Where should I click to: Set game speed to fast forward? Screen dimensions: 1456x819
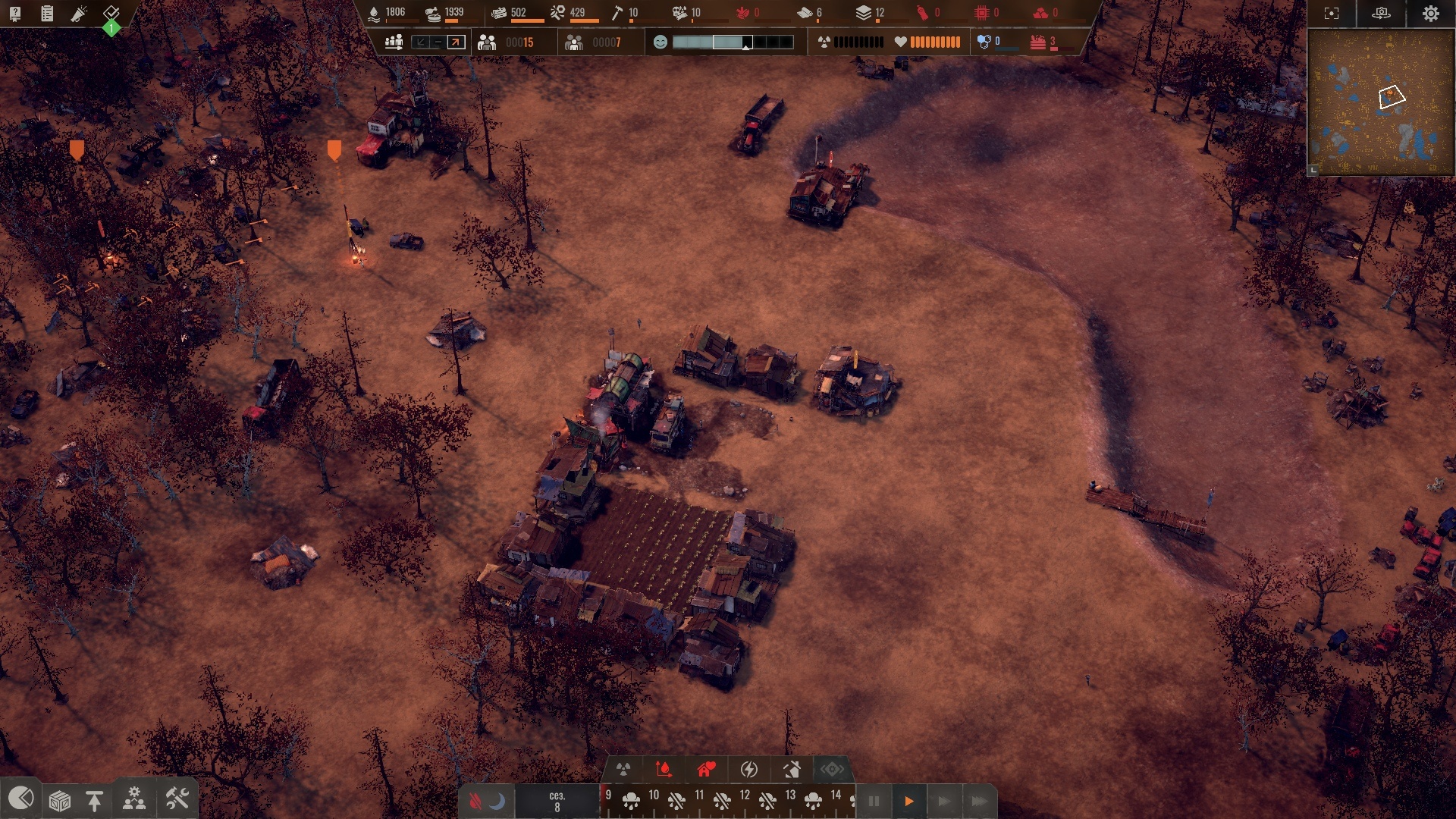(x=944, y=801)
